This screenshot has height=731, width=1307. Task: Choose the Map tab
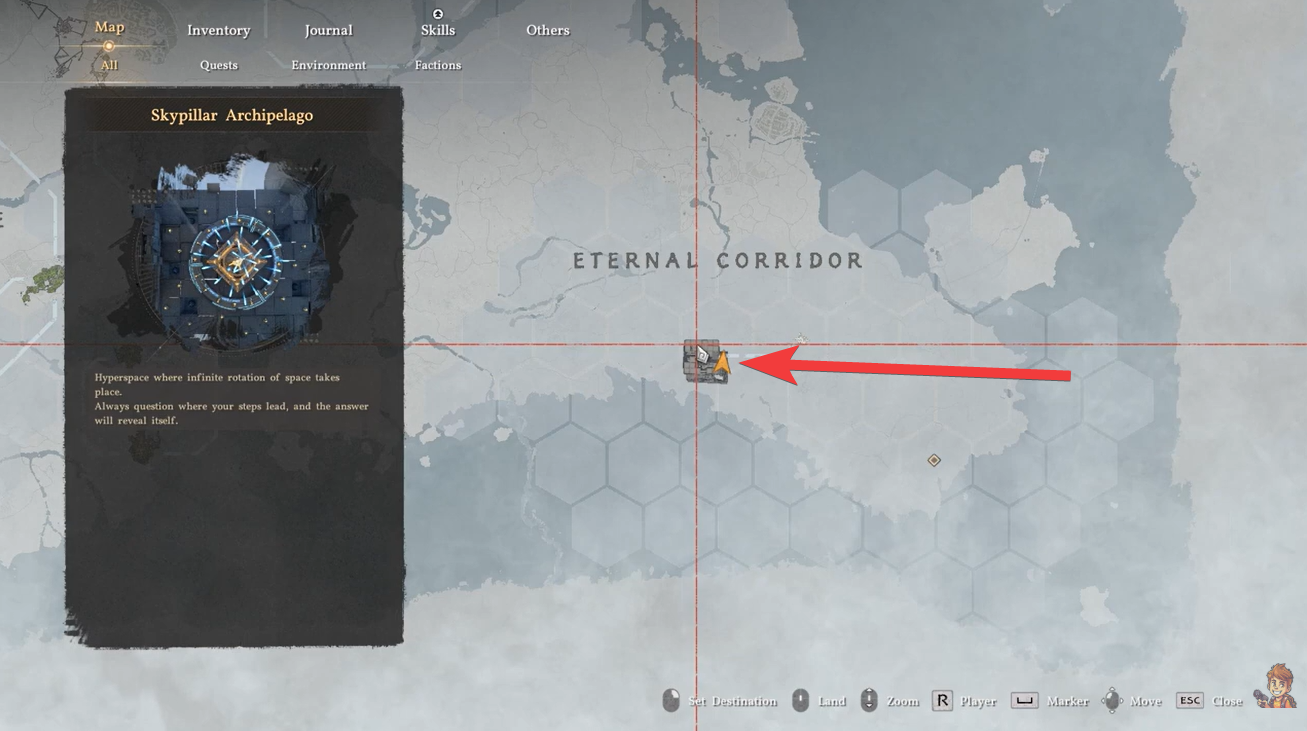coord(109,27)
